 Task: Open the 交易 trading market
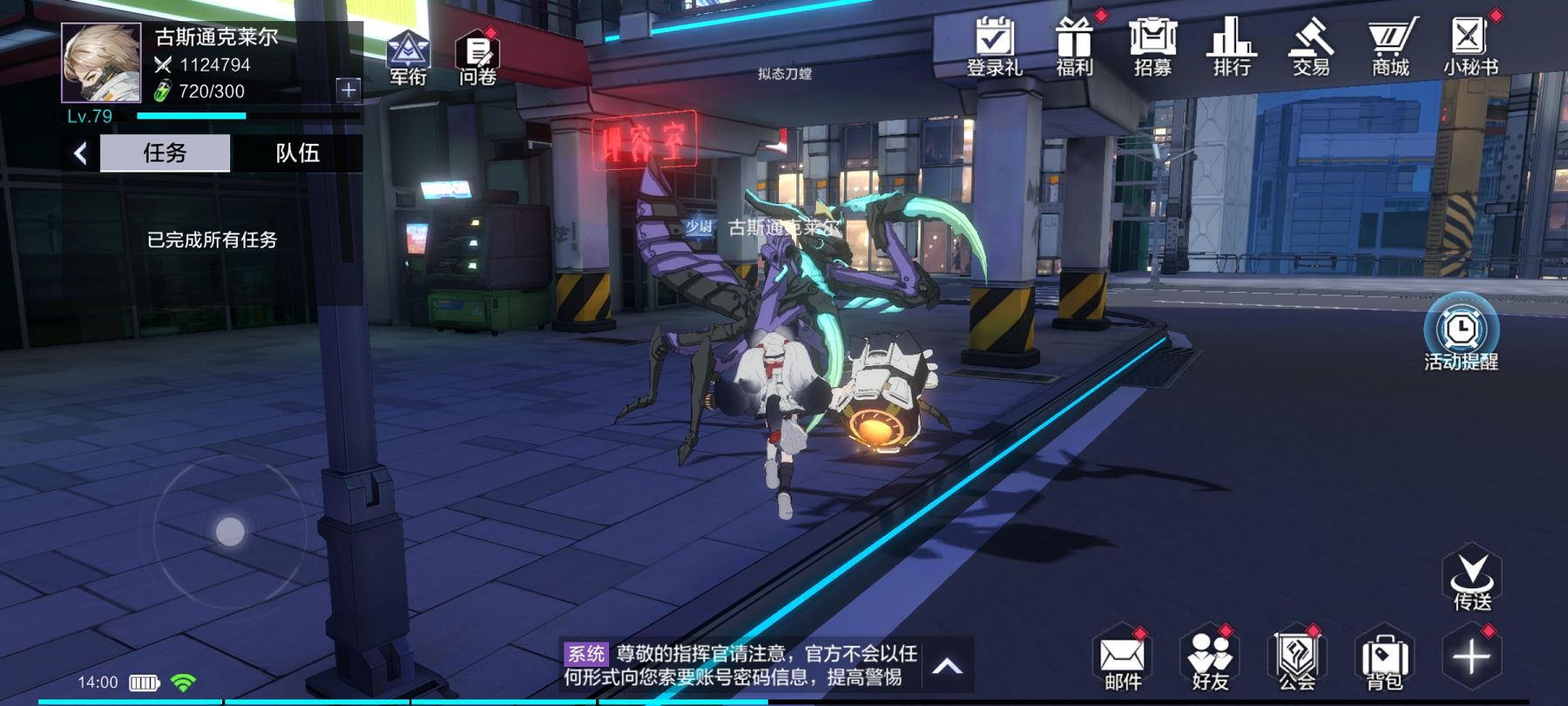(1311, 45)
